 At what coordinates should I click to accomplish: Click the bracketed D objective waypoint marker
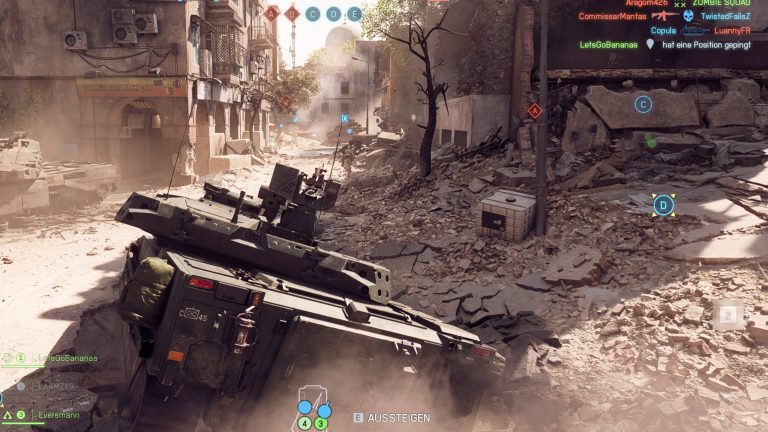tap(663, 206)
